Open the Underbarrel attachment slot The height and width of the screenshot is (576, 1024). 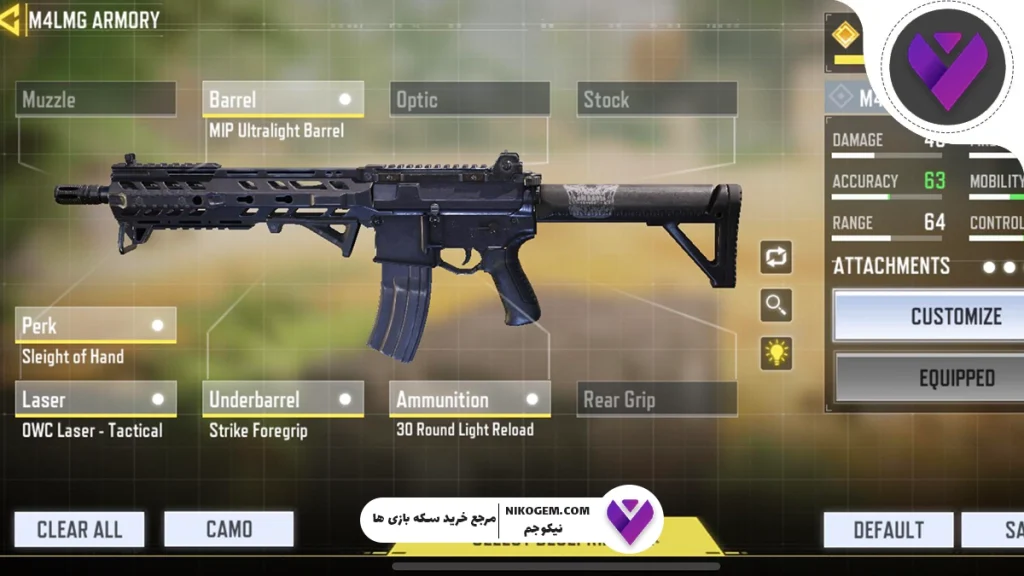[x=283, y=399]
